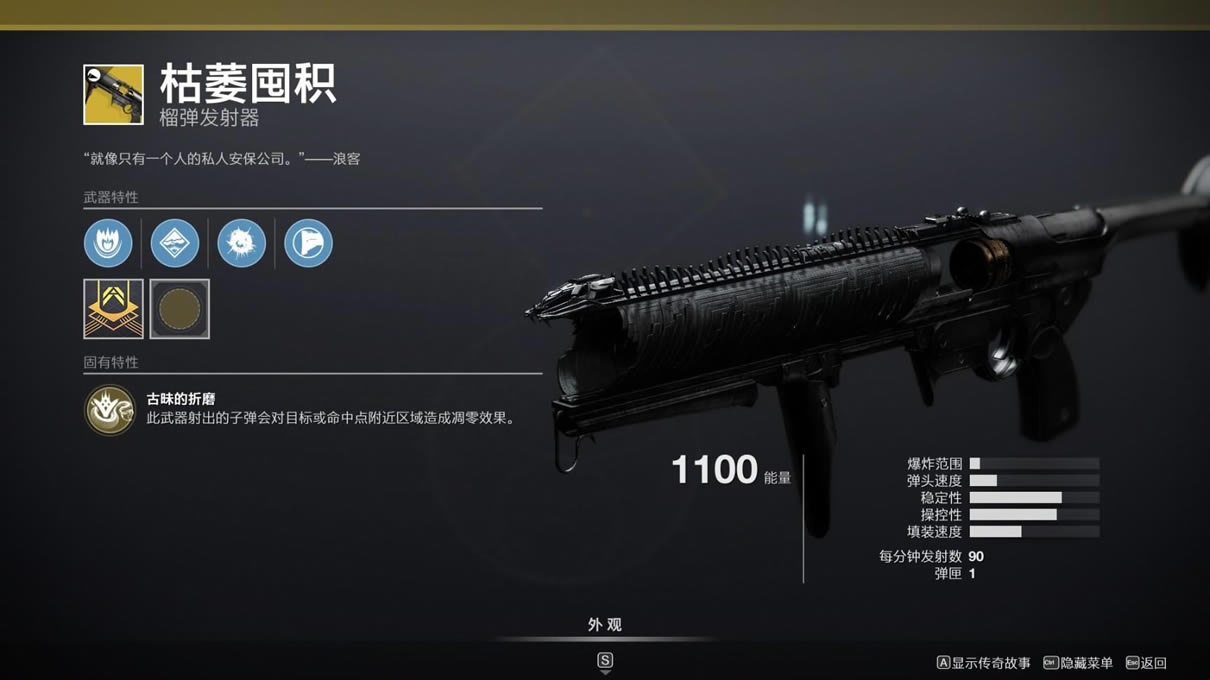Select the flag-shaped stock perk icon
The width and height of the screenshot is (1210, 680).
pos(308,243)
